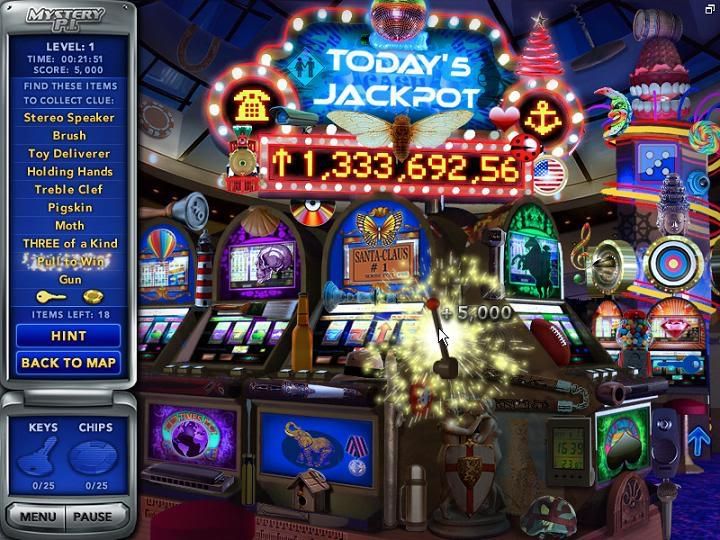Go back to the map
This screenshot has width=720, height=540.
pyautogui.click(x=69, y=363)
